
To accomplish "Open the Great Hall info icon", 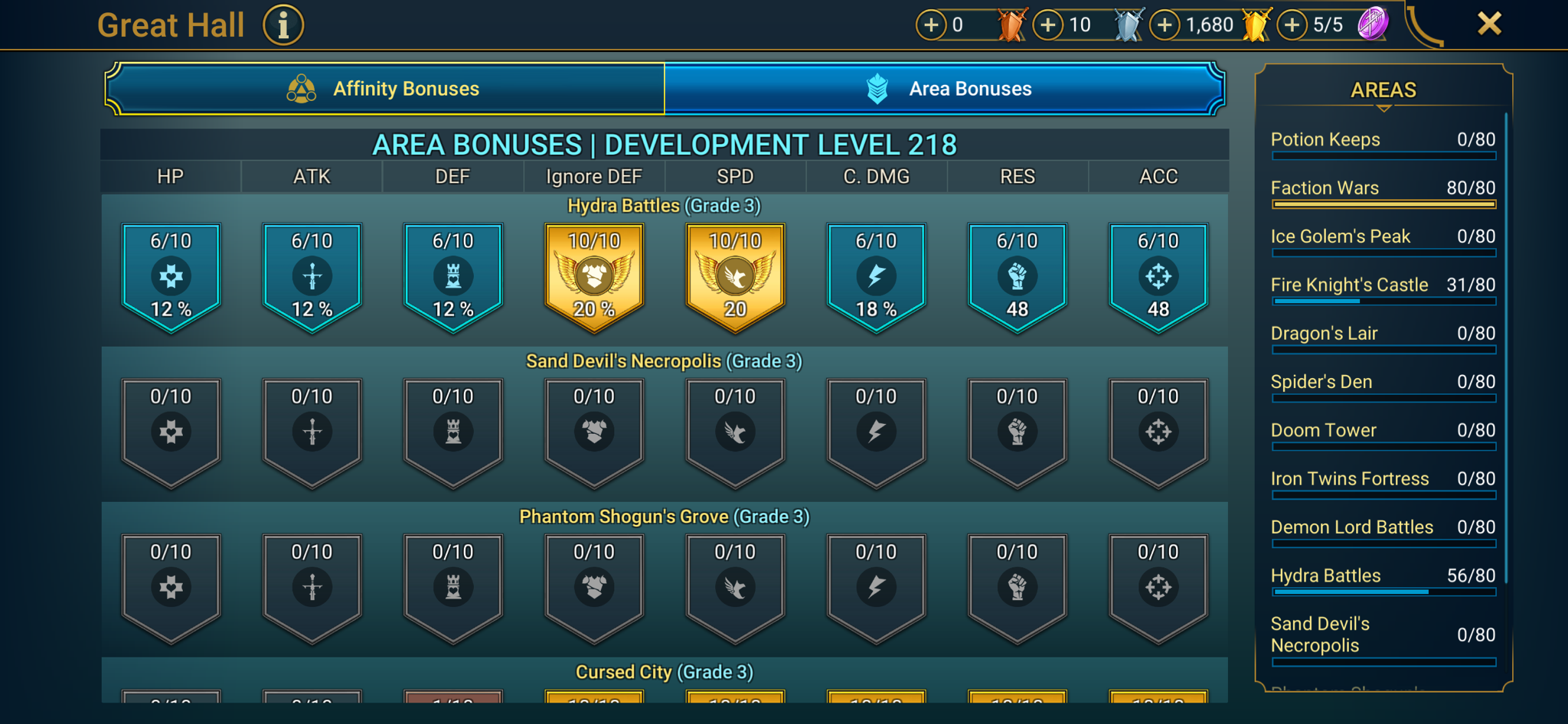I will (x=282, y=24).
